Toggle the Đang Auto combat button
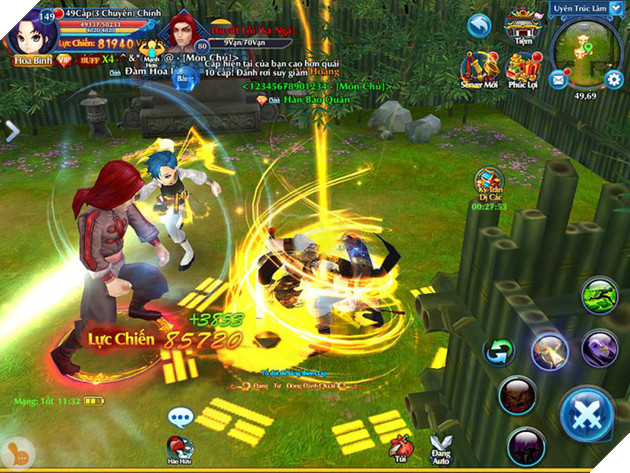Image resolution: width=630 pixels, height=473 pixels. pos(440,447)
